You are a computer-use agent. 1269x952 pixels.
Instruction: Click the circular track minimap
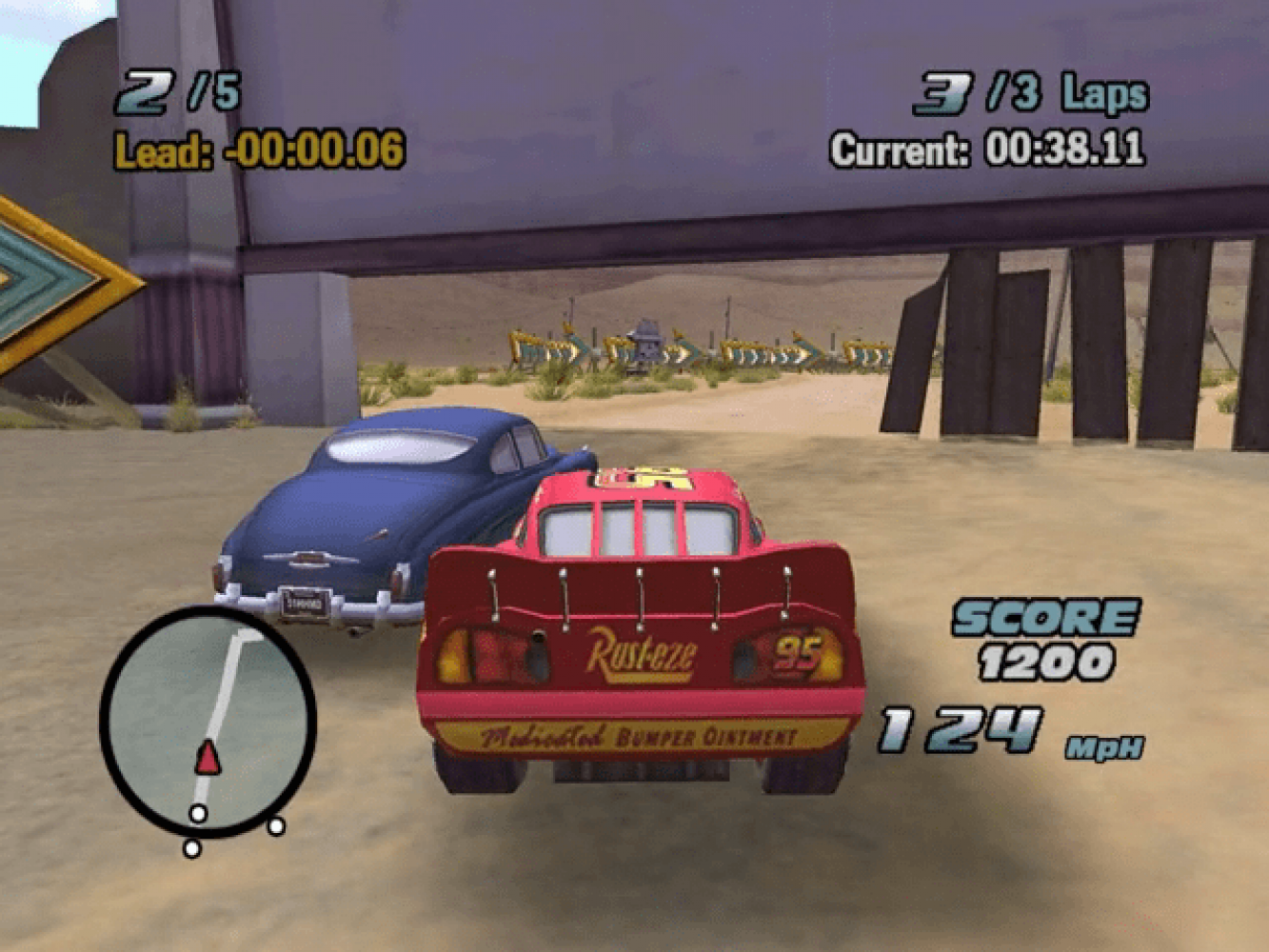click(208, 722)
